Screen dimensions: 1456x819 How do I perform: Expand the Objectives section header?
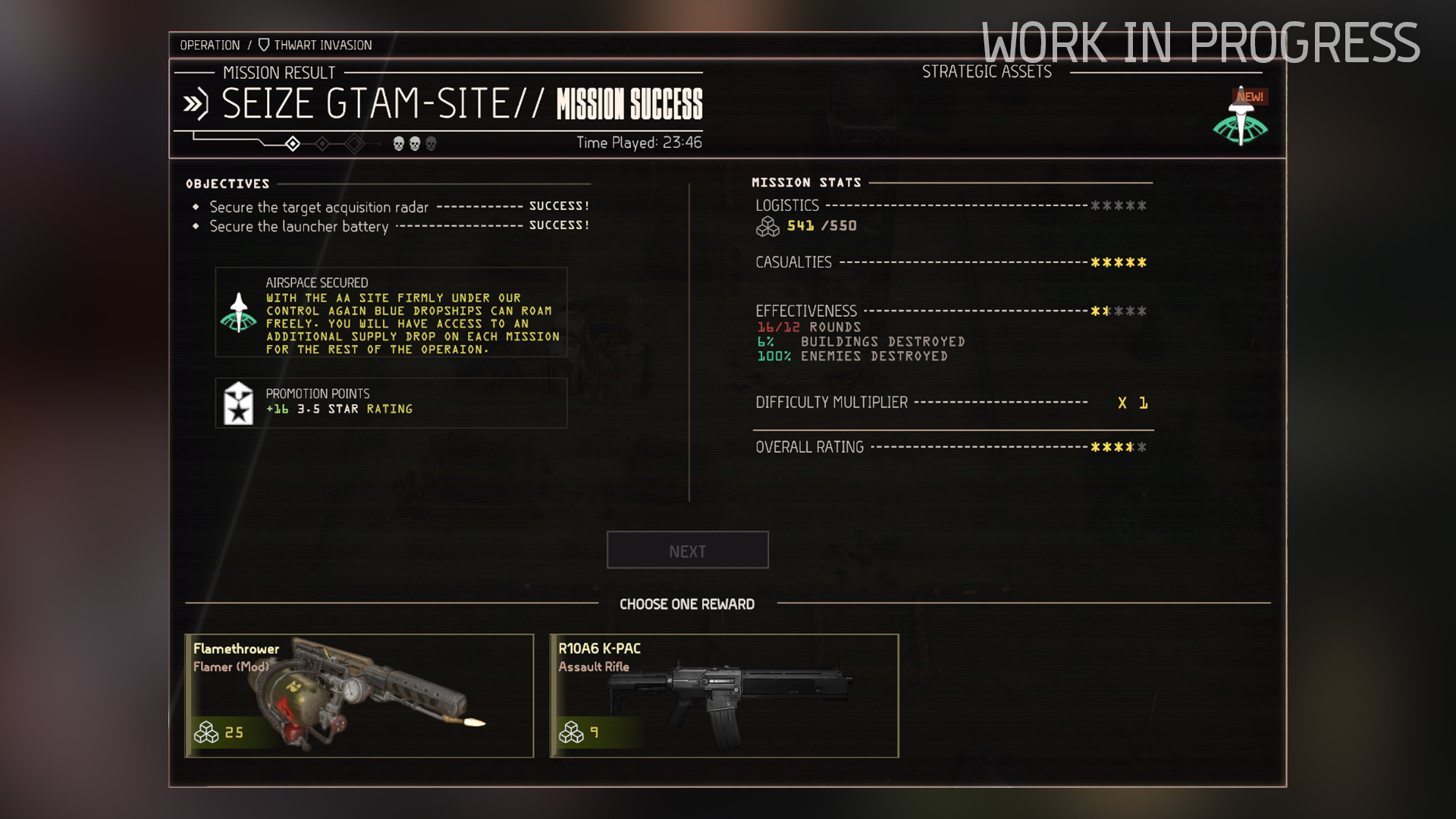click(x=226, y=184)
